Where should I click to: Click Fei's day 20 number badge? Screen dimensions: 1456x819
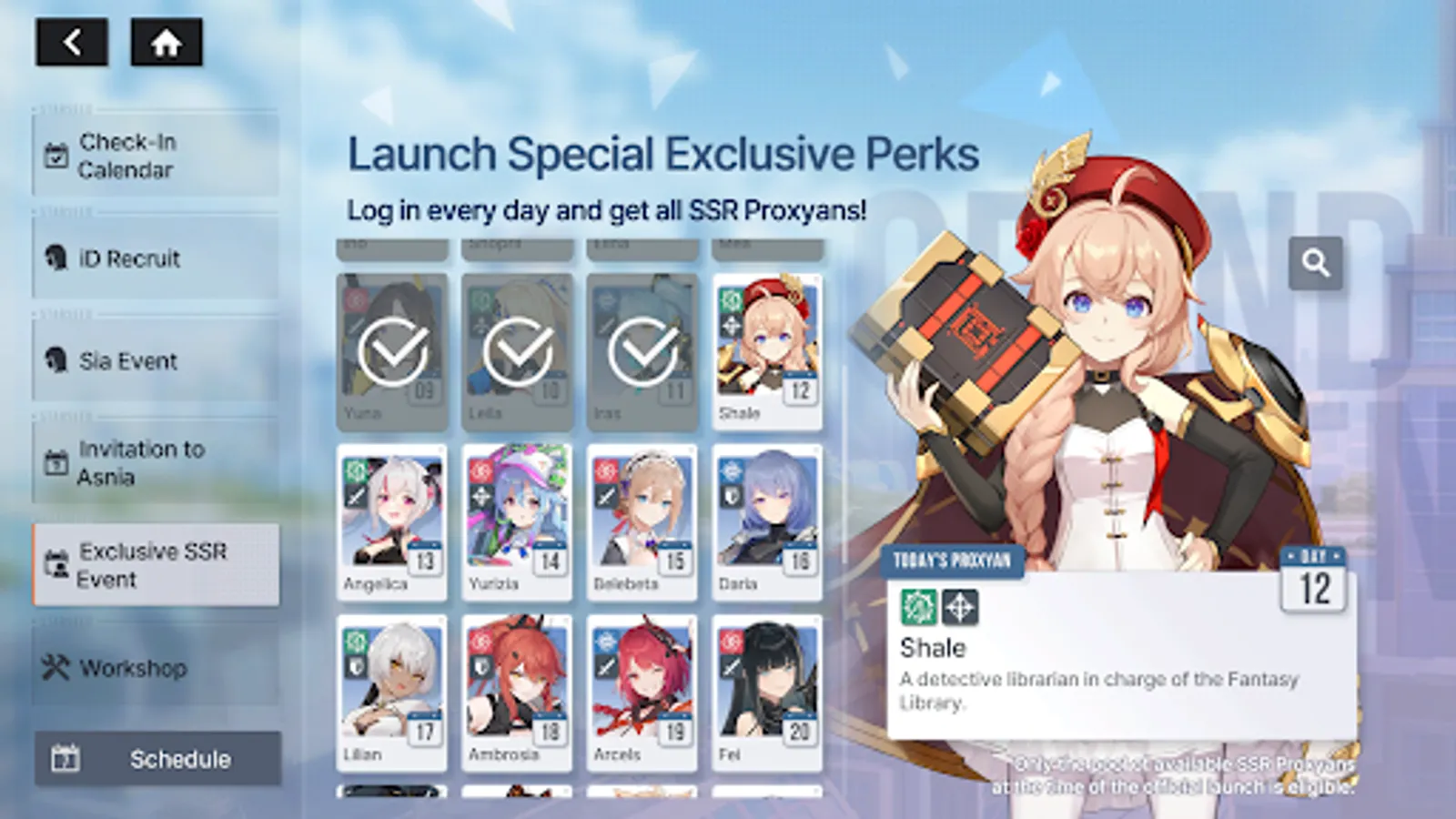coord(798,731)
